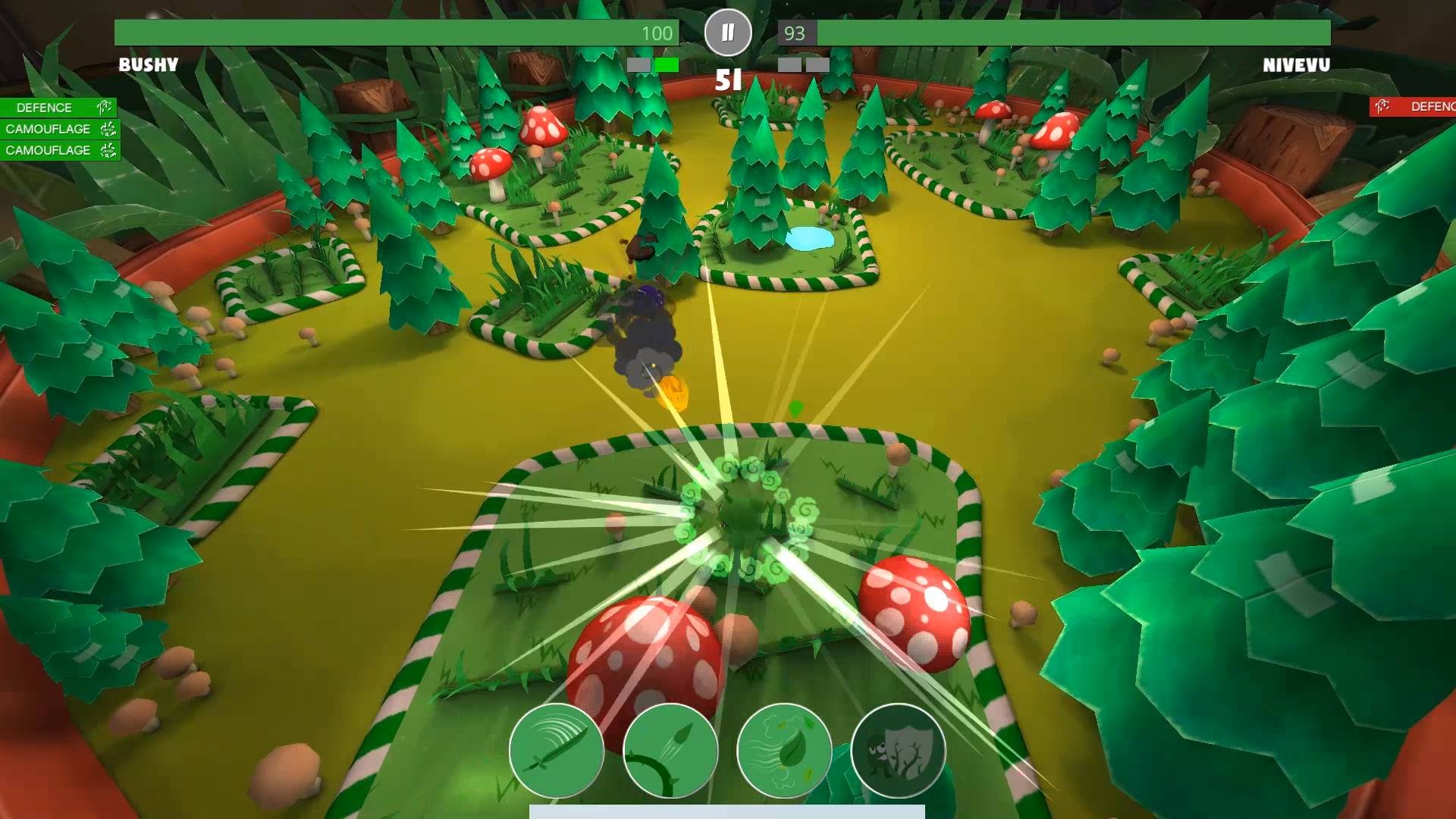This screenshot has height=819, width=1456.
Task: Use the thorn shot ability
Action: click(x=670, y=751)
